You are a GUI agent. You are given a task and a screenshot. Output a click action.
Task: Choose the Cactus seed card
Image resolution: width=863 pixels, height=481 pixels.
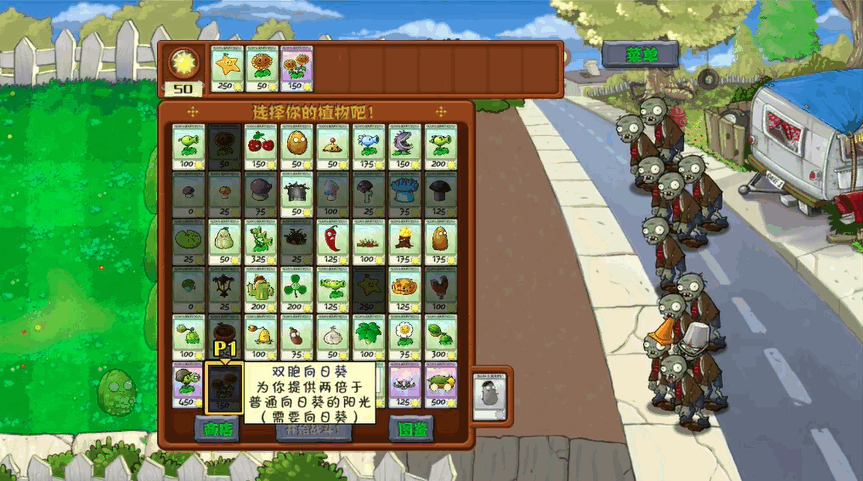pos(260,290)
